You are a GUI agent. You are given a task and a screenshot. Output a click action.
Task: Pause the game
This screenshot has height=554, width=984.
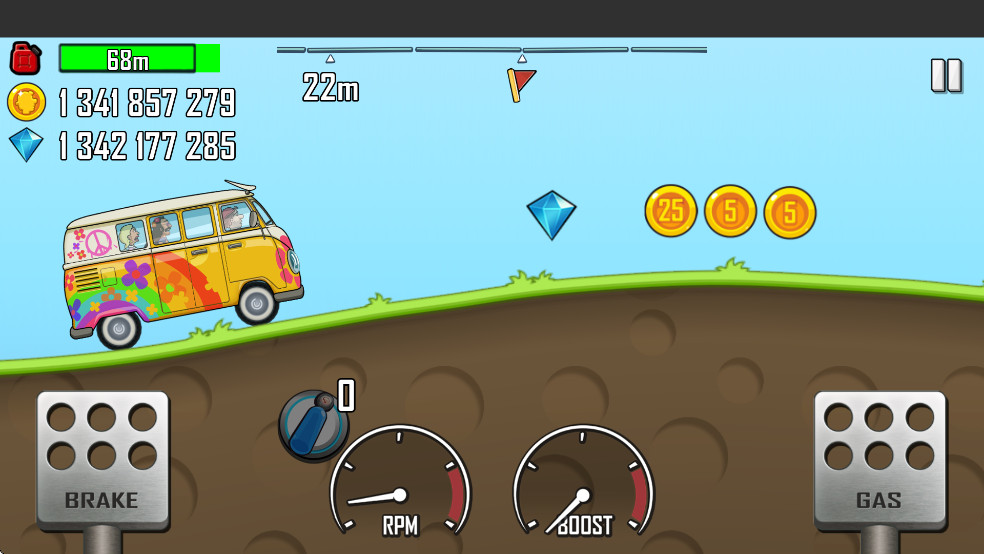coord(945,76)
